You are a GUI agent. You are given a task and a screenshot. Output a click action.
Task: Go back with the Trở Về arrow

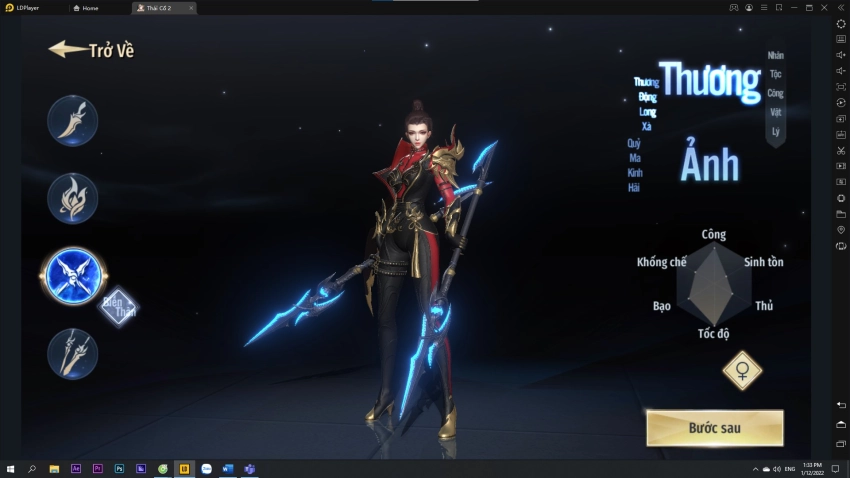[90, 50]
